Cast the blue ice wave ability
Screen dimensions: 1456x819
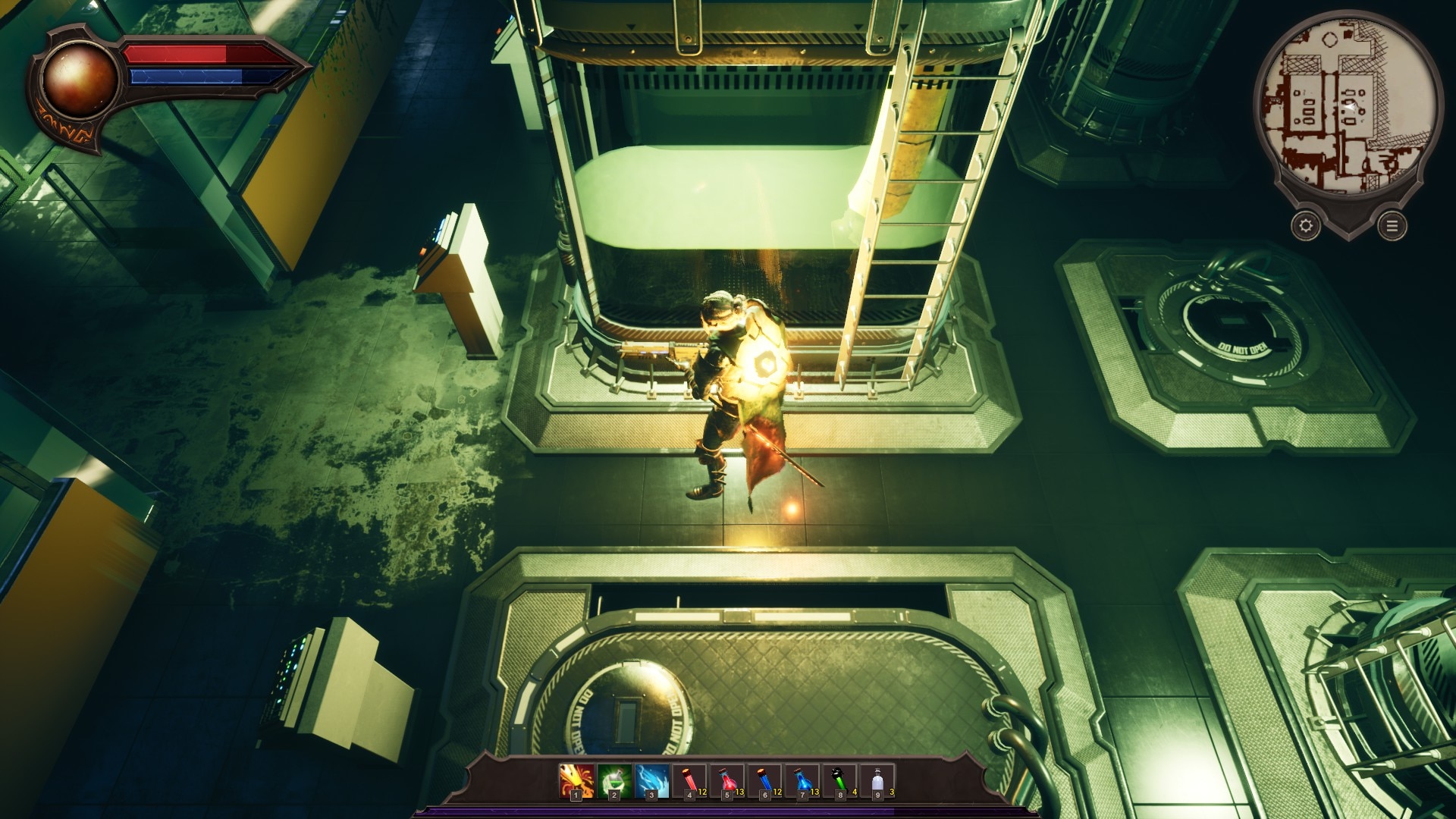click(652, 781)
